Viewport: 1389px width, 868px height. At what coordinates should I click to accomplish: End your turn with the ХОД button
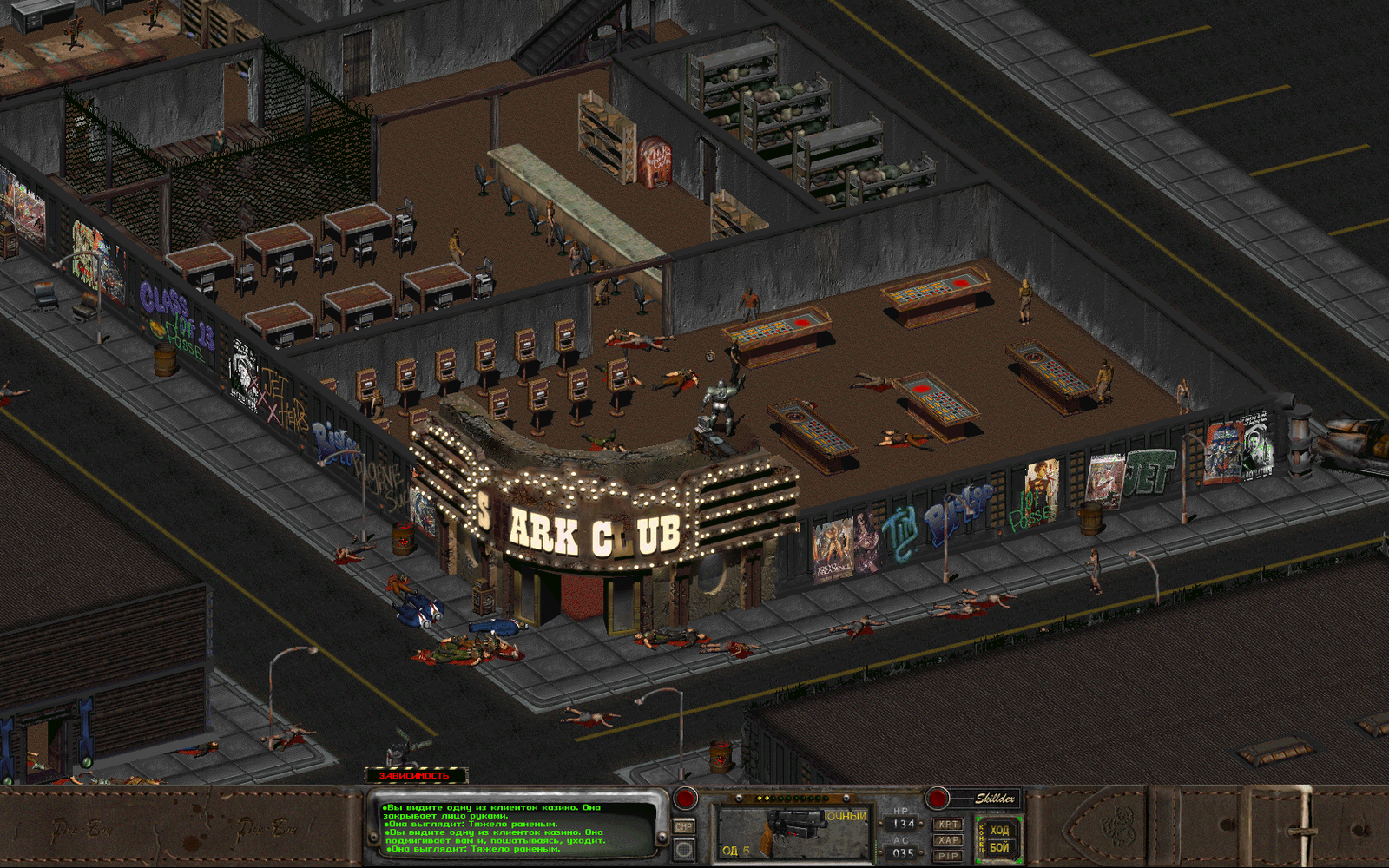click(999, 831)
